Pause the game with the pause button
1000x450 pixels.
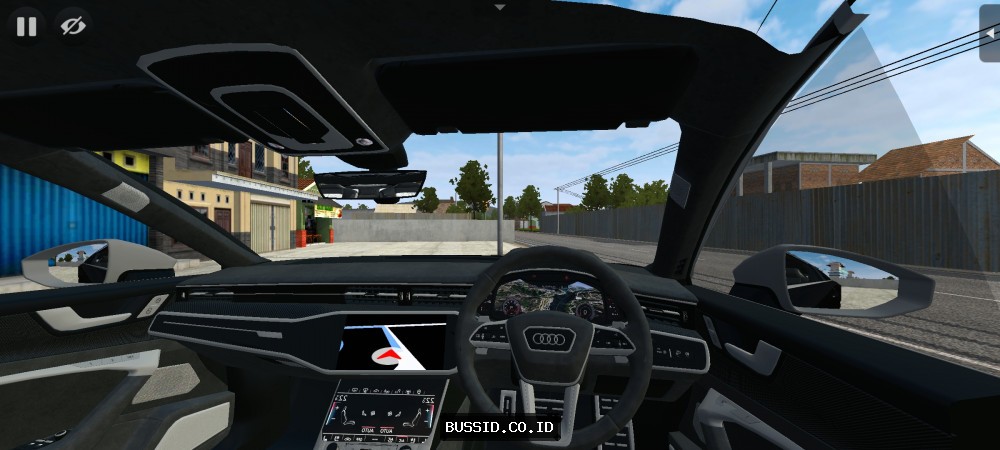pos(26,26)
